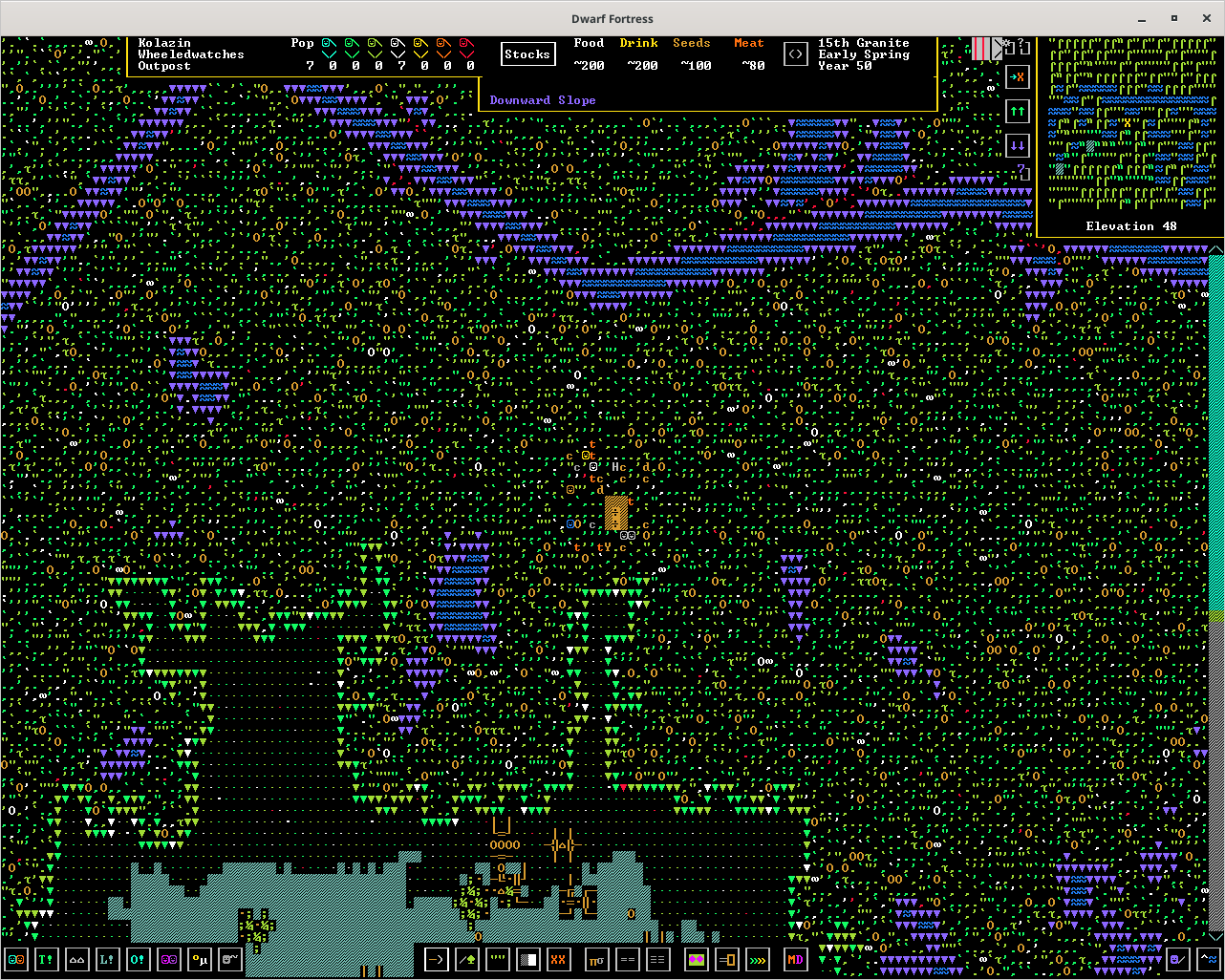Open the green chevrons traffic button

click(758, 959)
